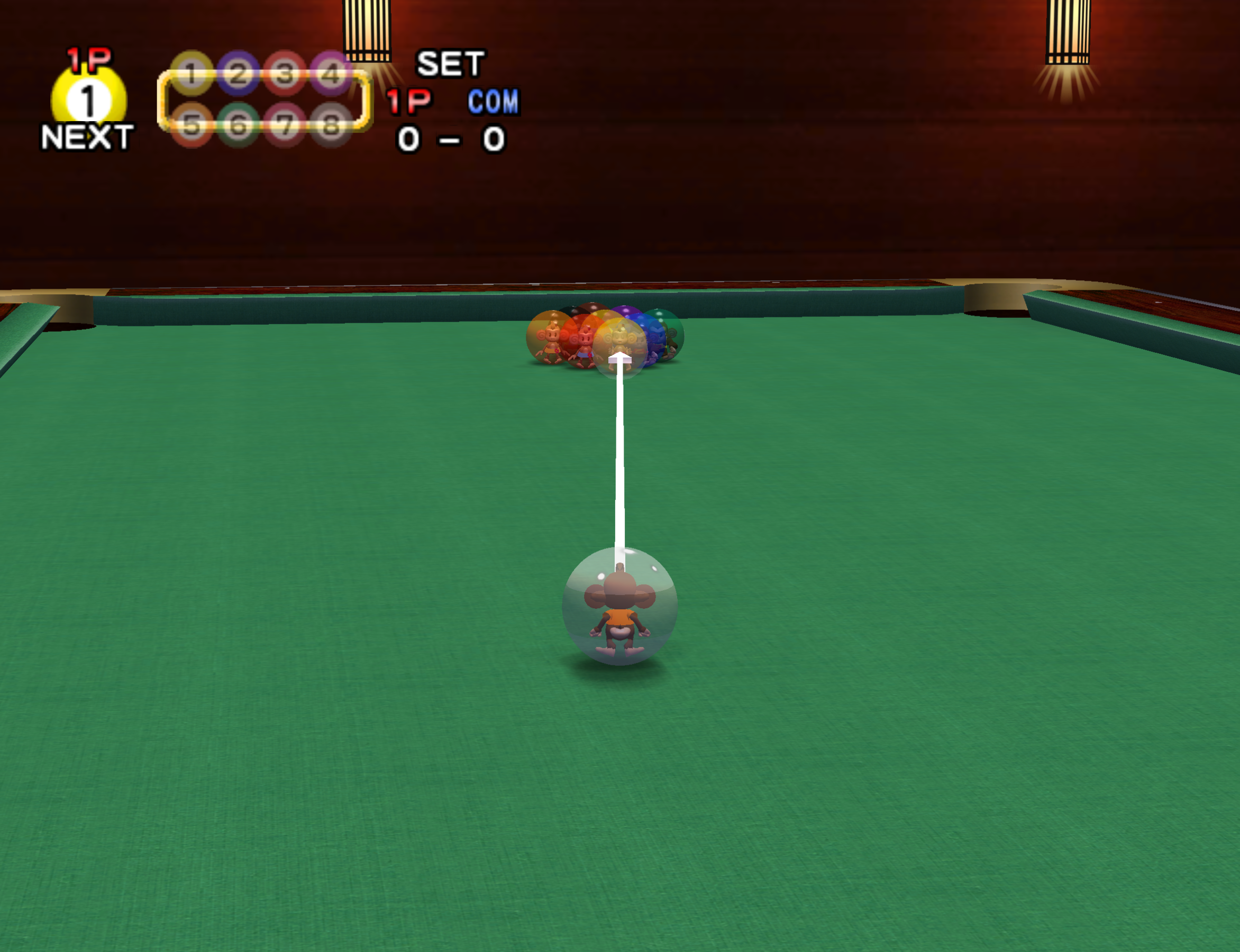Select ball 1 in the rack display

tap(193, 72)
